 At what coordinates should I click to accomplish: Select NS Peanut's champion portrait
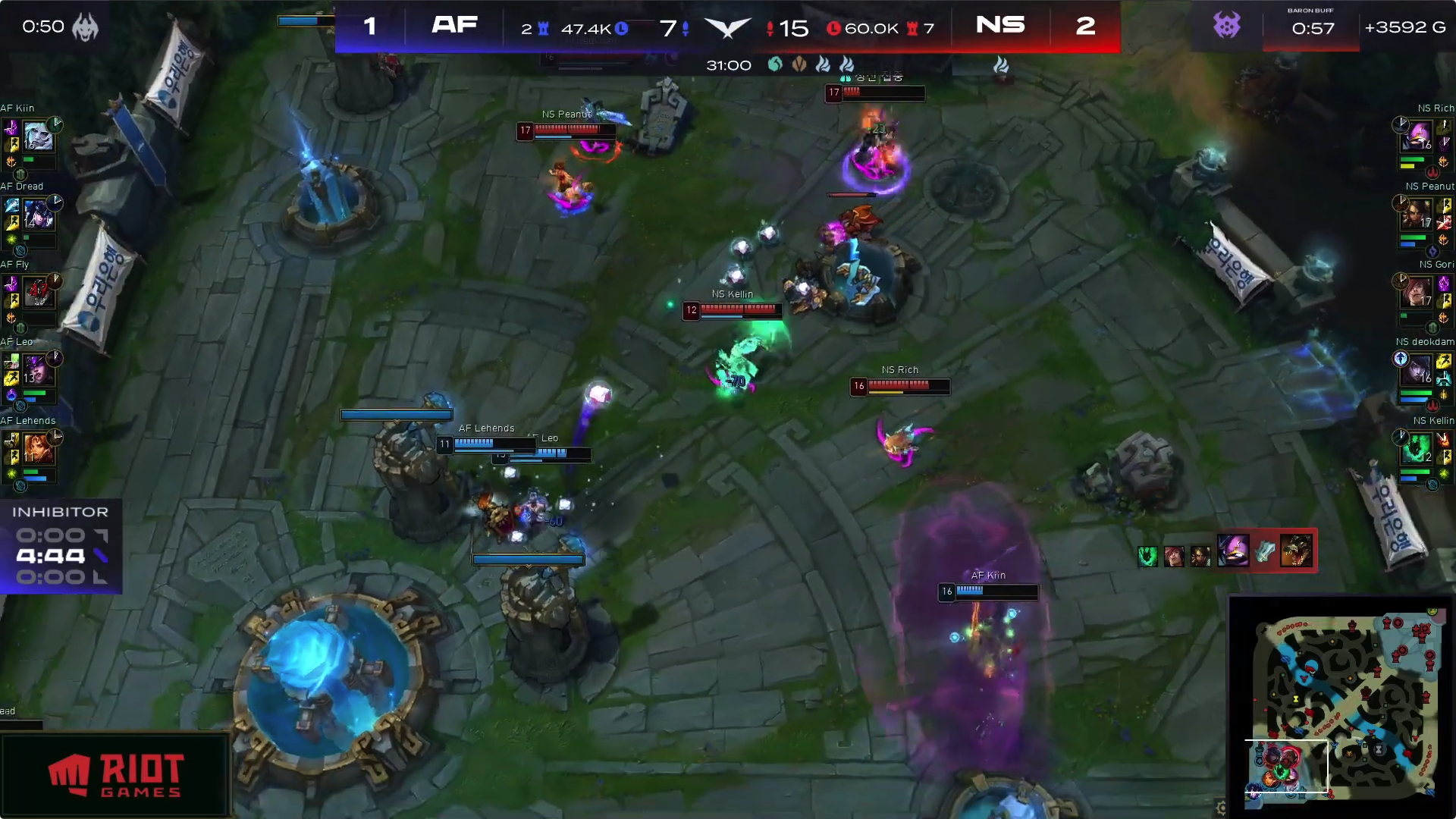tap(1417, 215)
